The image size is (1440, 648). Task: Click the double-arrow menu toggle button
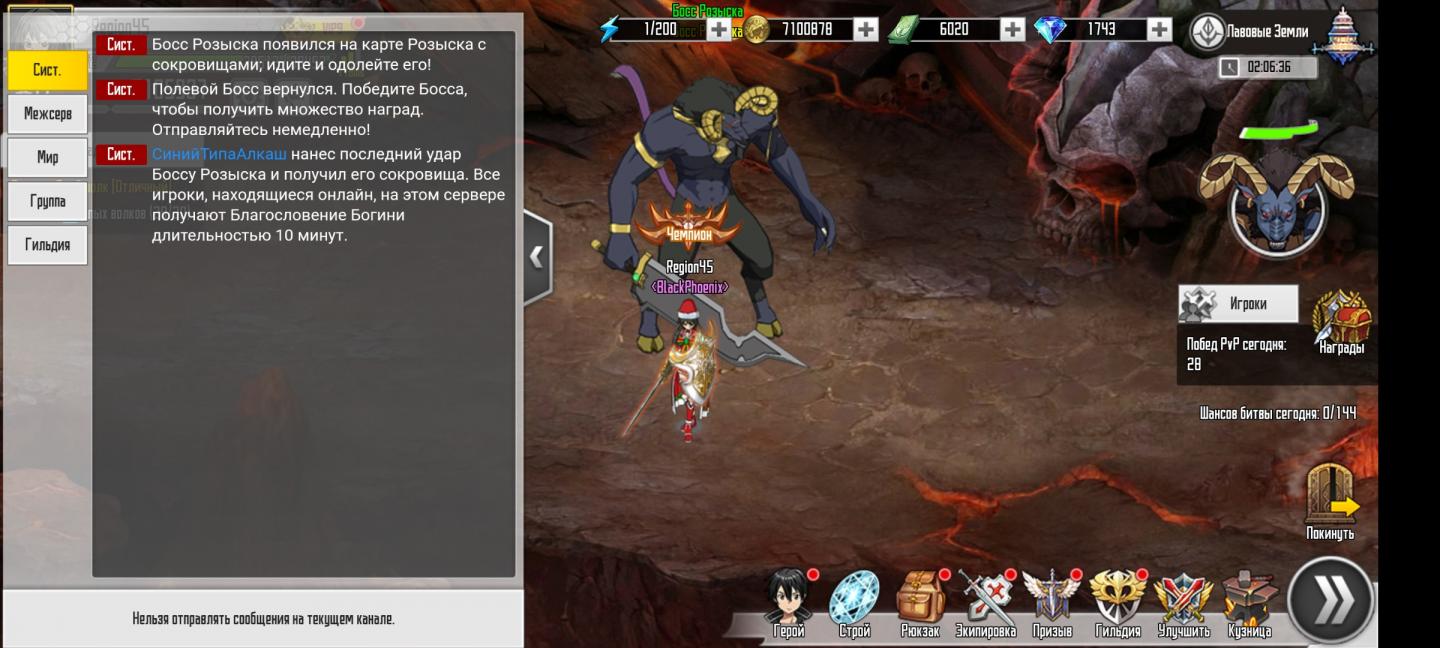(1330, 600)
